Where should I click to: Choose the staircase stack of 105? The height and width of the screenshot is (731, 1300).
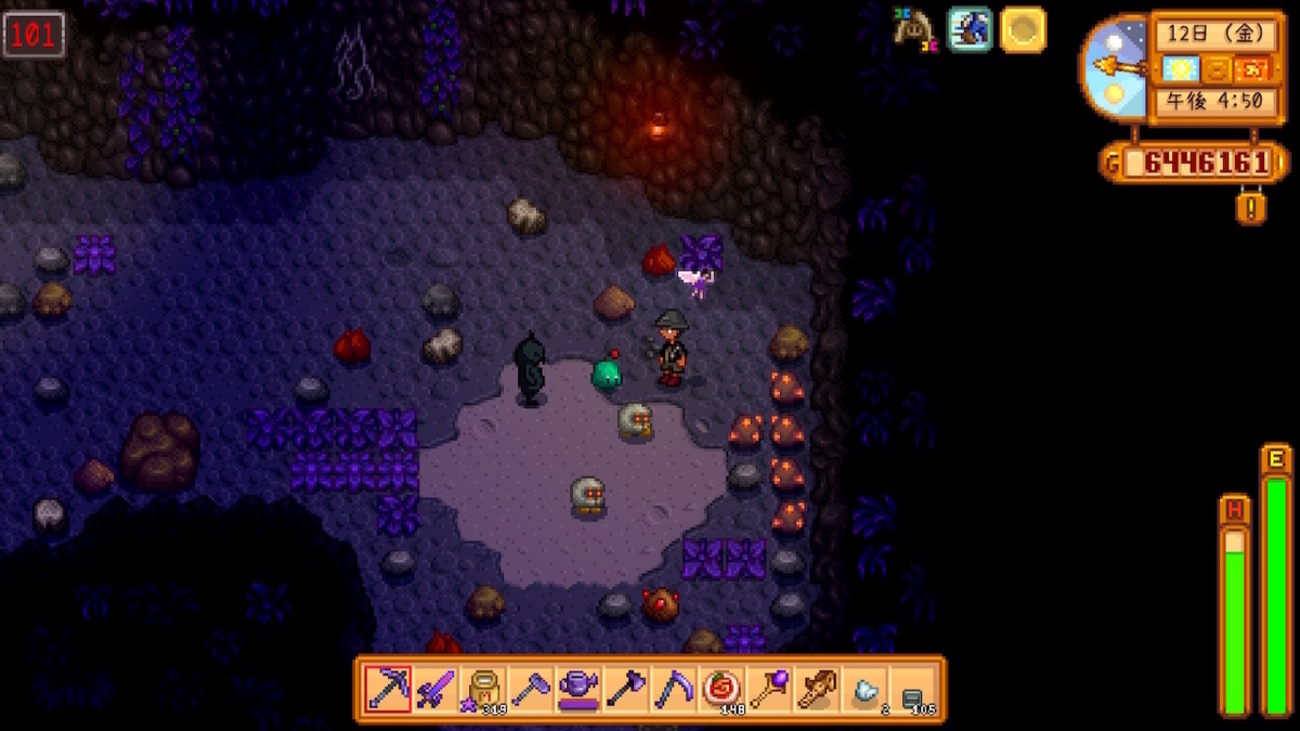(914, 689)
